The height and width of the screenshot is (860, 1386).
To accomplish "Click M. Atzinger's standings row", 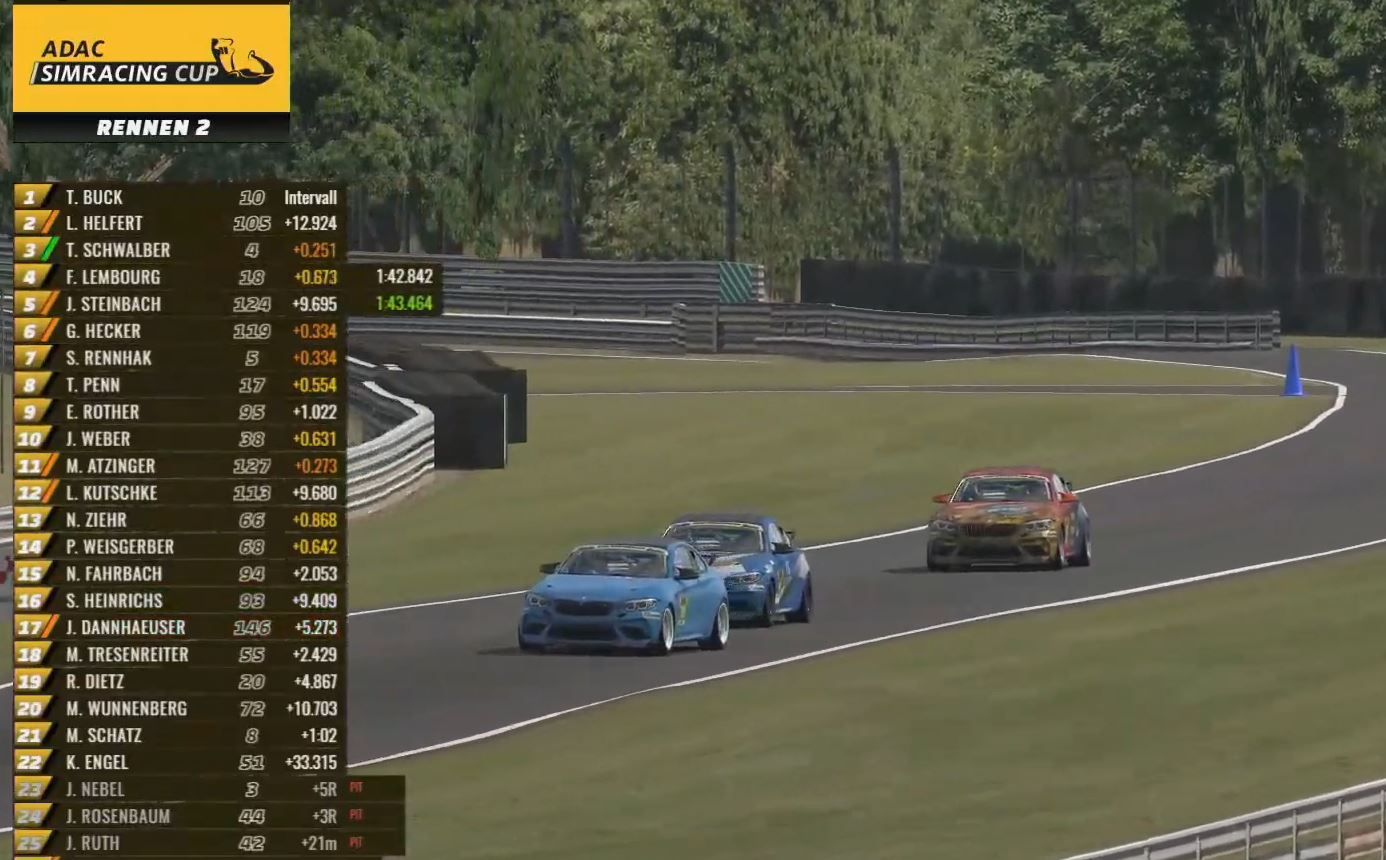I will [180, 466].
